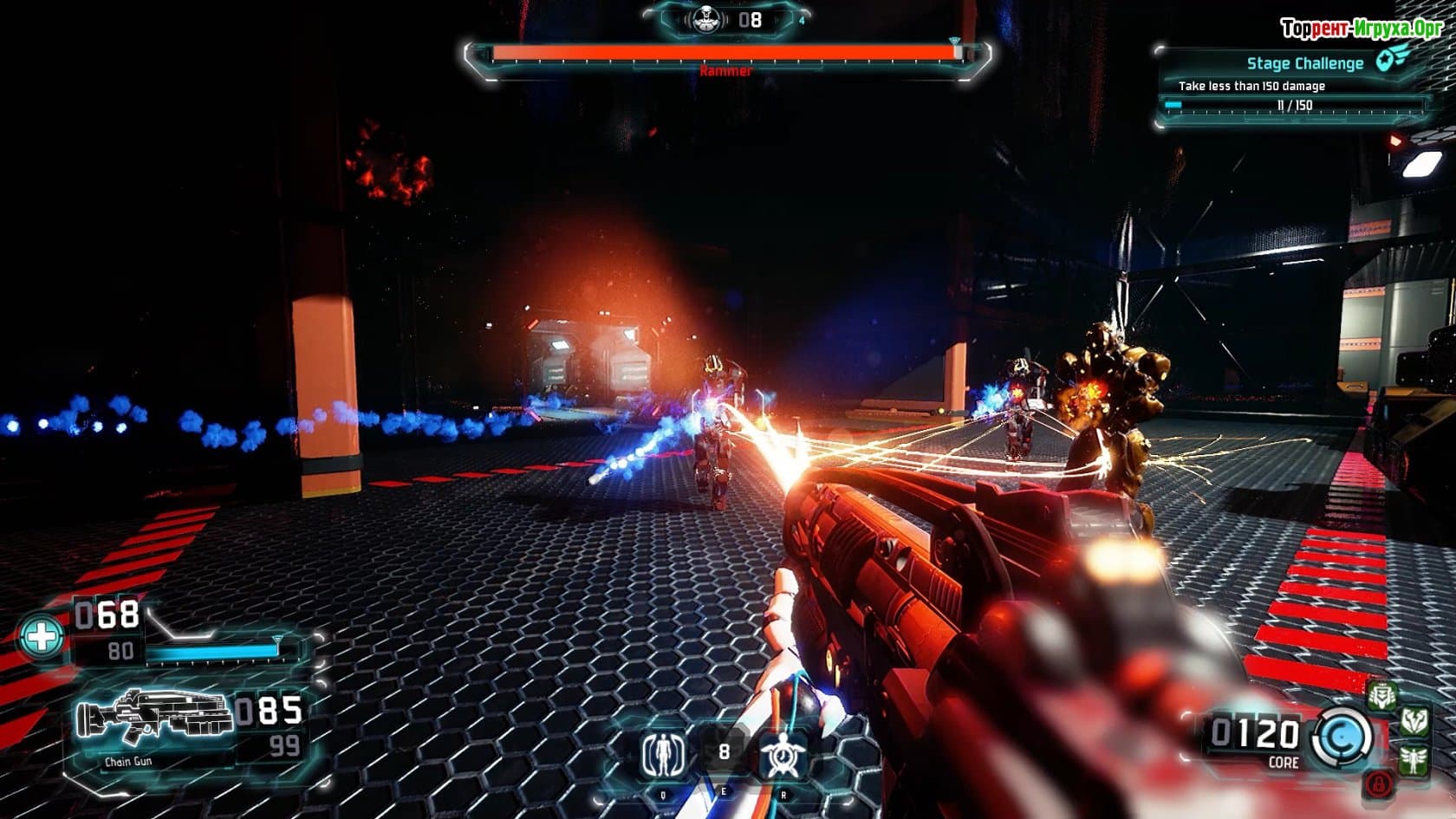Activate the body shield ability icon

pos(664,756)
